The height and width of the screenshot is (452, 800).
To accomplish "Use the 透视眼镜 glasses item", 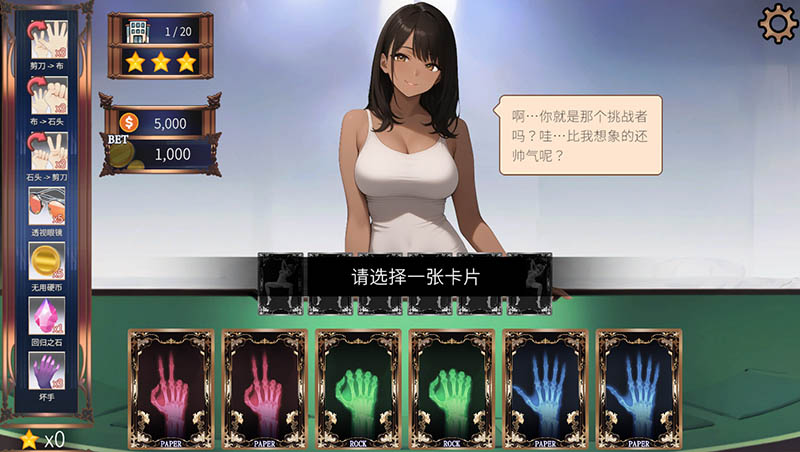I will pyautogui.click(x=47, y=205).
